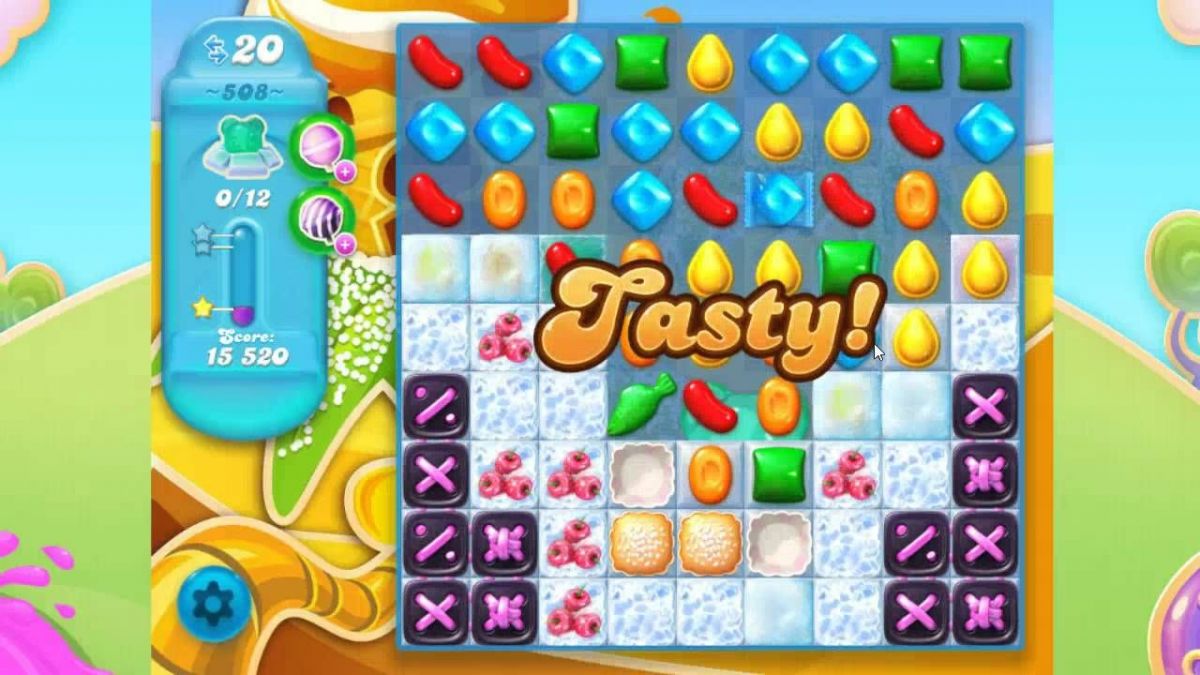This screenshot has width=1200, height=675.
Task: Add more striped lollipop boosters via plus
Action: (346, 244)
